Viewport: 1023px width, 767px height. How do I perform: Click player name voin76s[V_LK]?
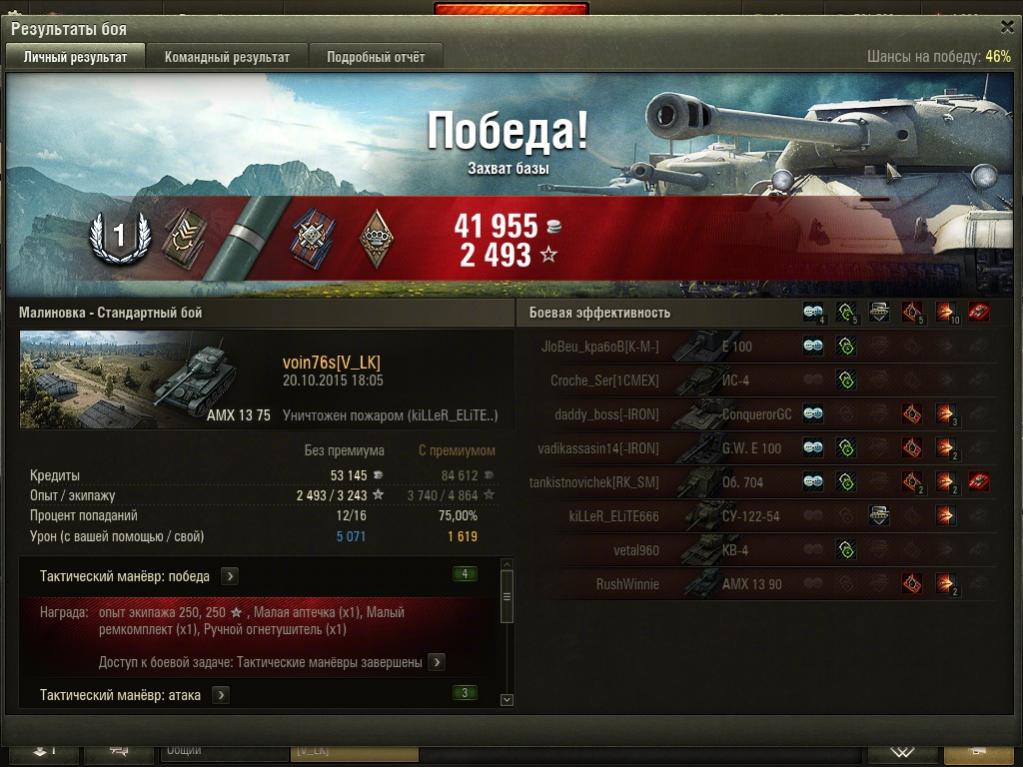(331, 362)
